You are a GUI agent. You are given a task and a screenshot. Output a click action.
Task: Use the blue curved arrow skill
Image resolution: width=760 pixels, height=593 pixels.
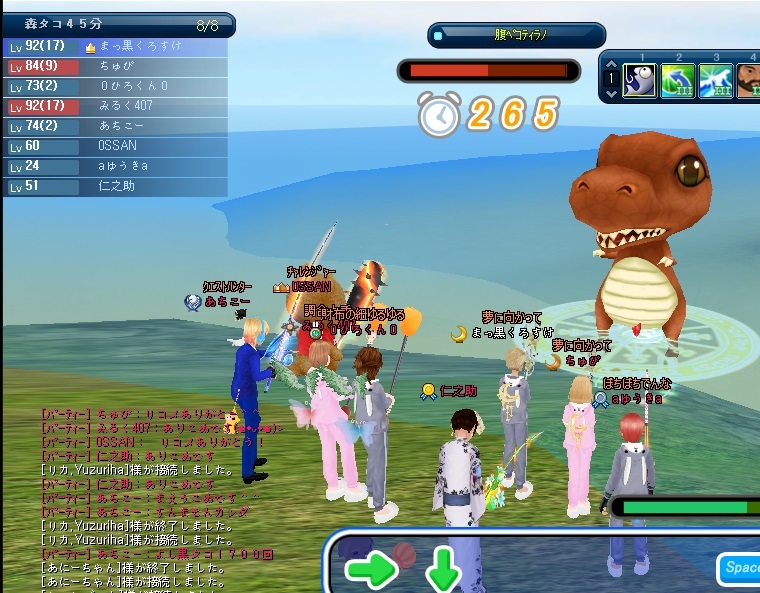tap(678, 80)
